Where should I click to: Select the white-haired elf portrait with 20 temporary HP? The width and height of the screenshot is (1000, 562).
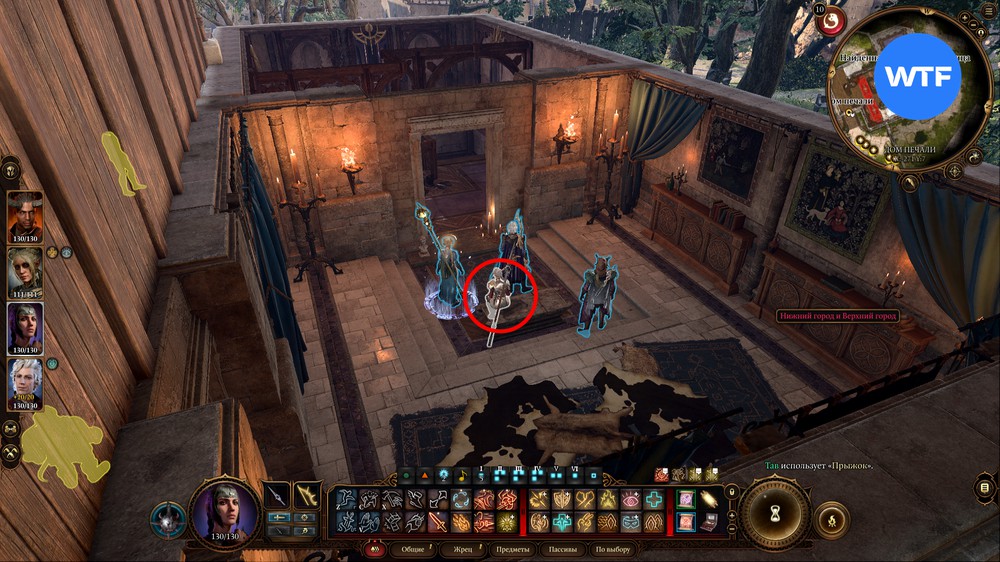click(25, 382)
